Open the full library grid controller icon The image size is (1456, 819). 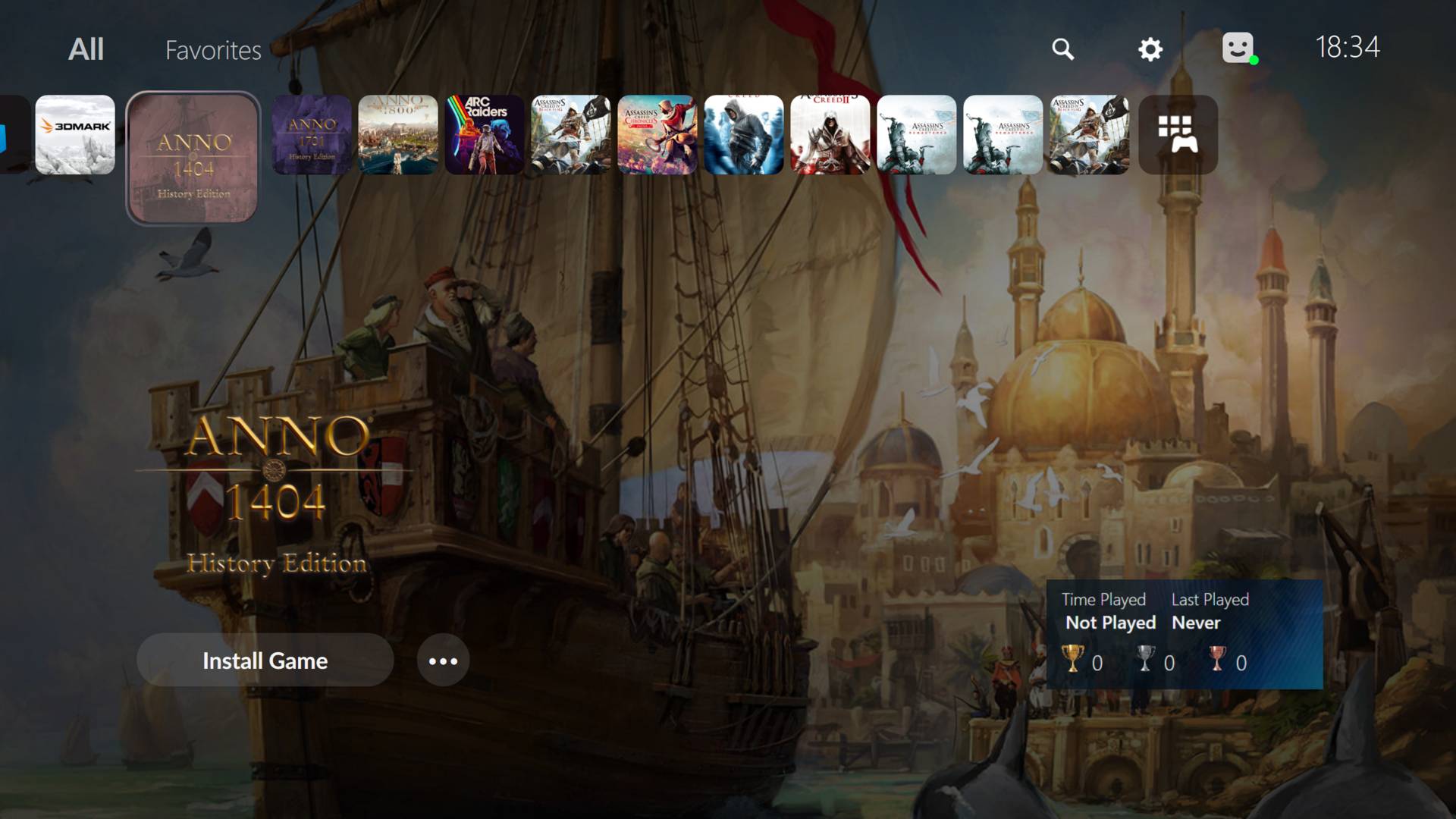(1178, 135)
